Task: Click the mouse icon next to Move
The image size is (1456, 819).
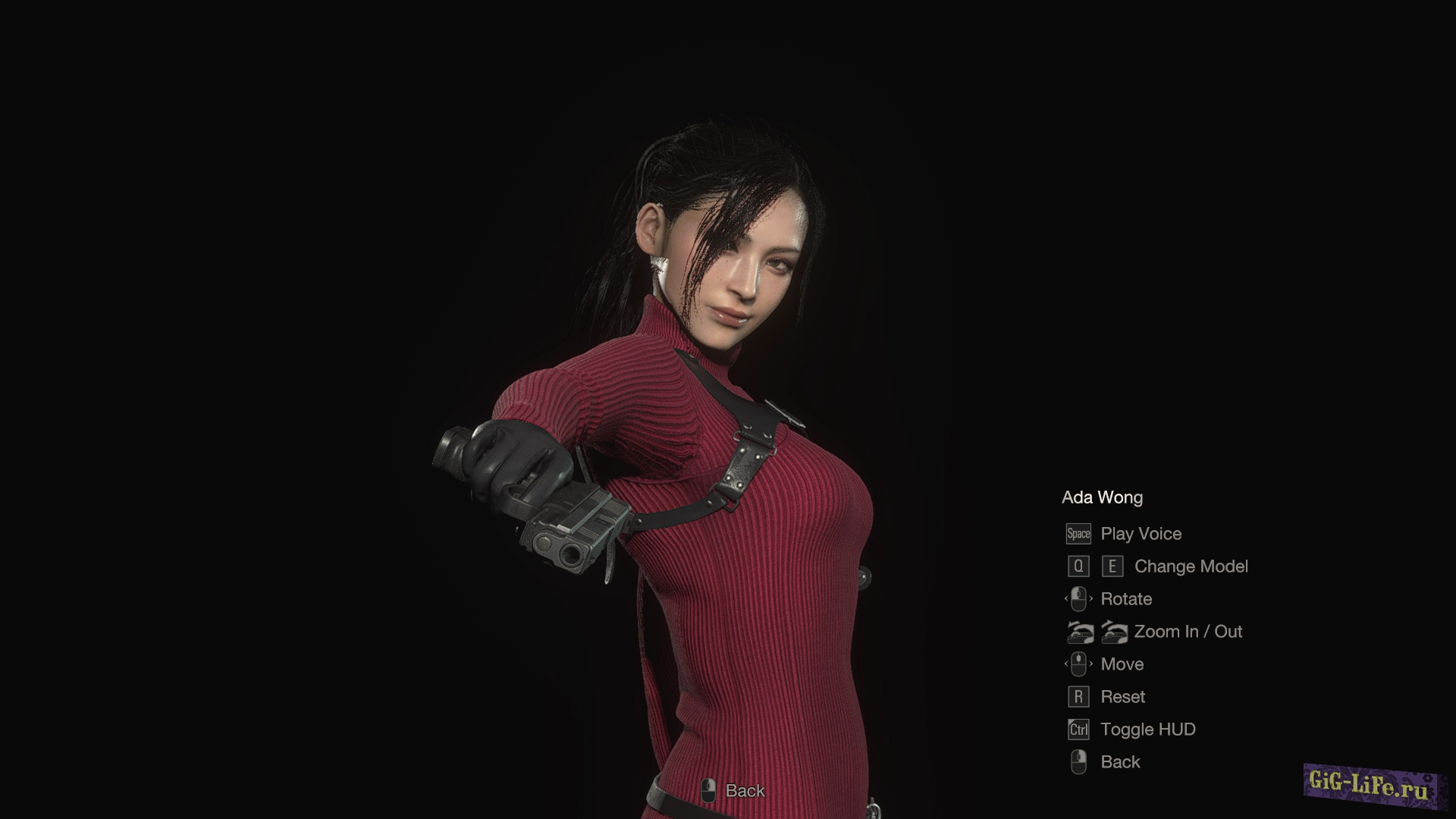Action: (1078, 664)
